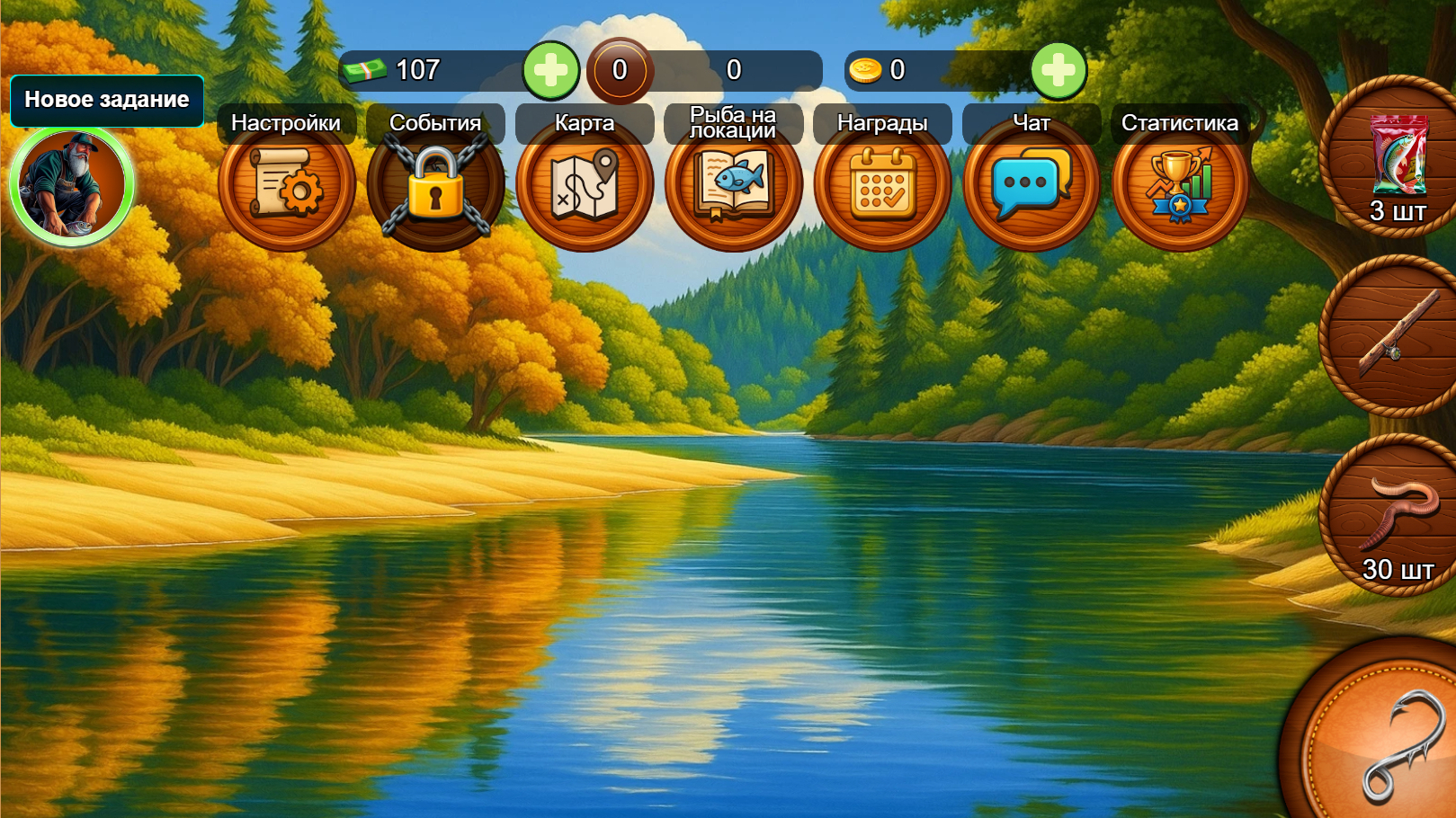Click the locked События events button
This screenshot has width=1456, height=818.
[435, 184]
